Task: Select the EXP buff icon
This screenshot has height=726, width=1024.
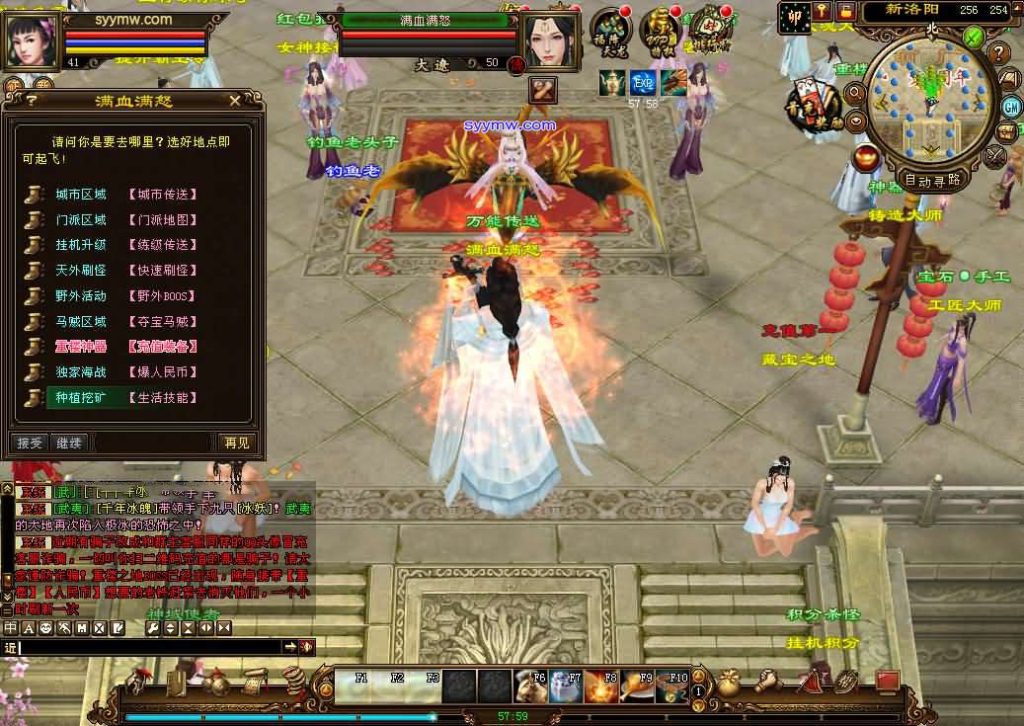Action: (642, 83)
